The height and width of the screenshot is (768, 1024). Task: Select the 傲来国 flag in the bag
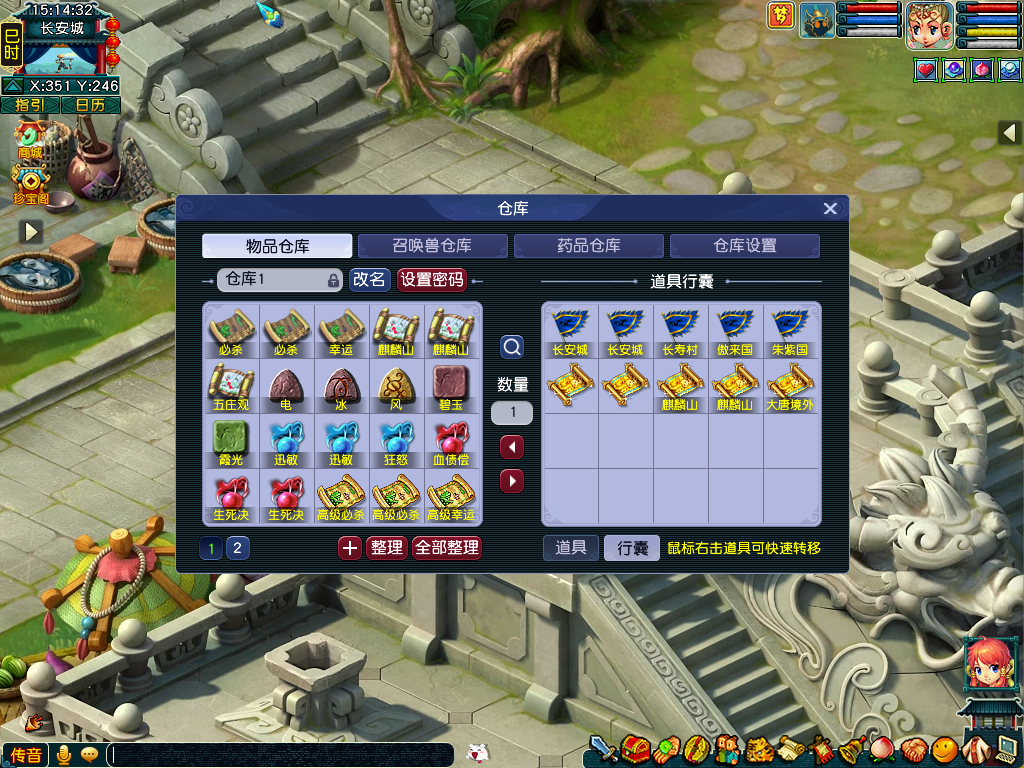(x=735, y=331)
